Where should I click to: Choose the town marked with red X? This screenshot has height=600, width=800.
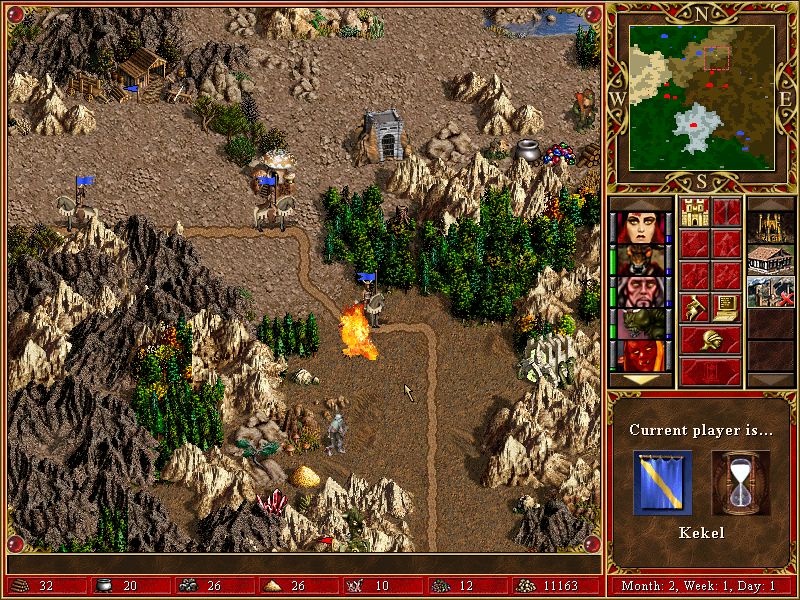click(x=771, y=292)
